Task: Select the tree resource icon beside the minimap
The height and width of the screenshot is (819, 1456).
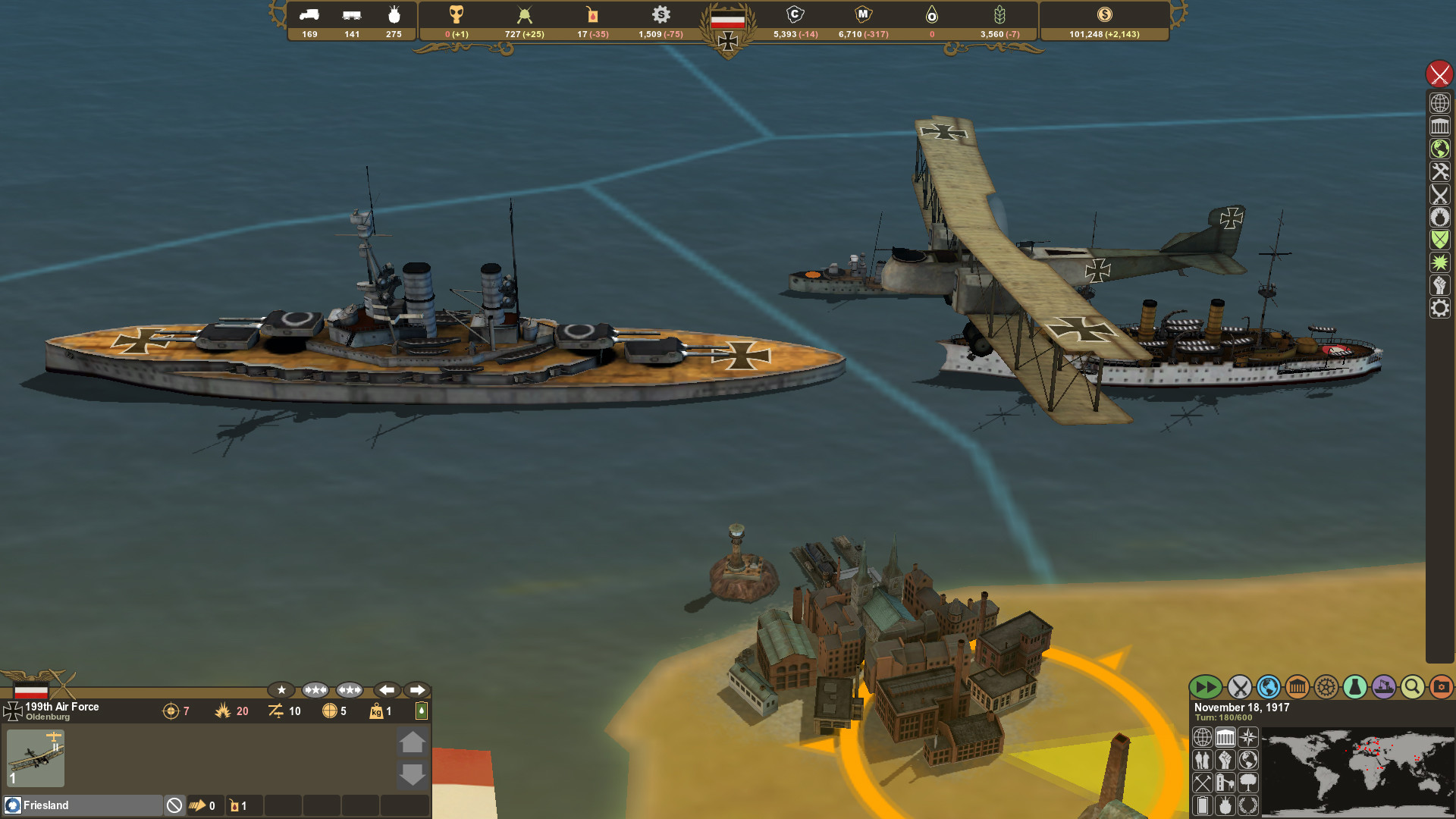Action: tap(1248, 783)
